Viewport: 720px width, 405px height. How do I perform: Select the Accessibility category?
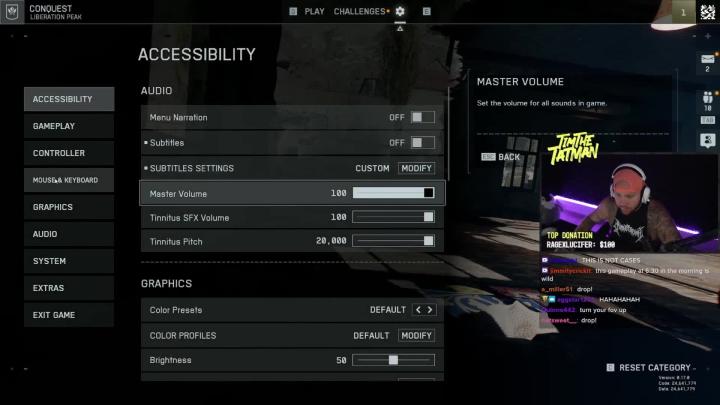pos(69,99)
